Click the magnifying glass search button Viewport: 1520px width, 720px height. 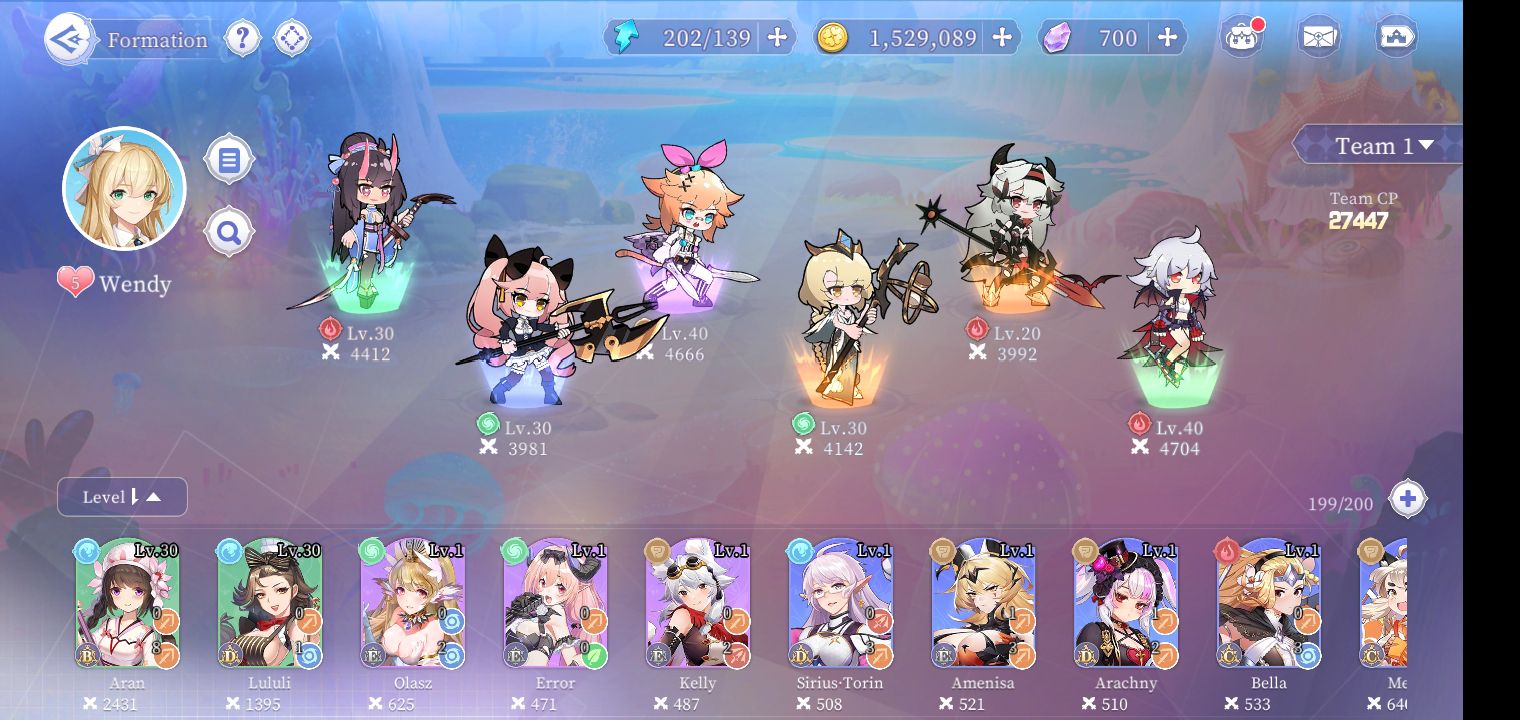click(x=229, y=233)
